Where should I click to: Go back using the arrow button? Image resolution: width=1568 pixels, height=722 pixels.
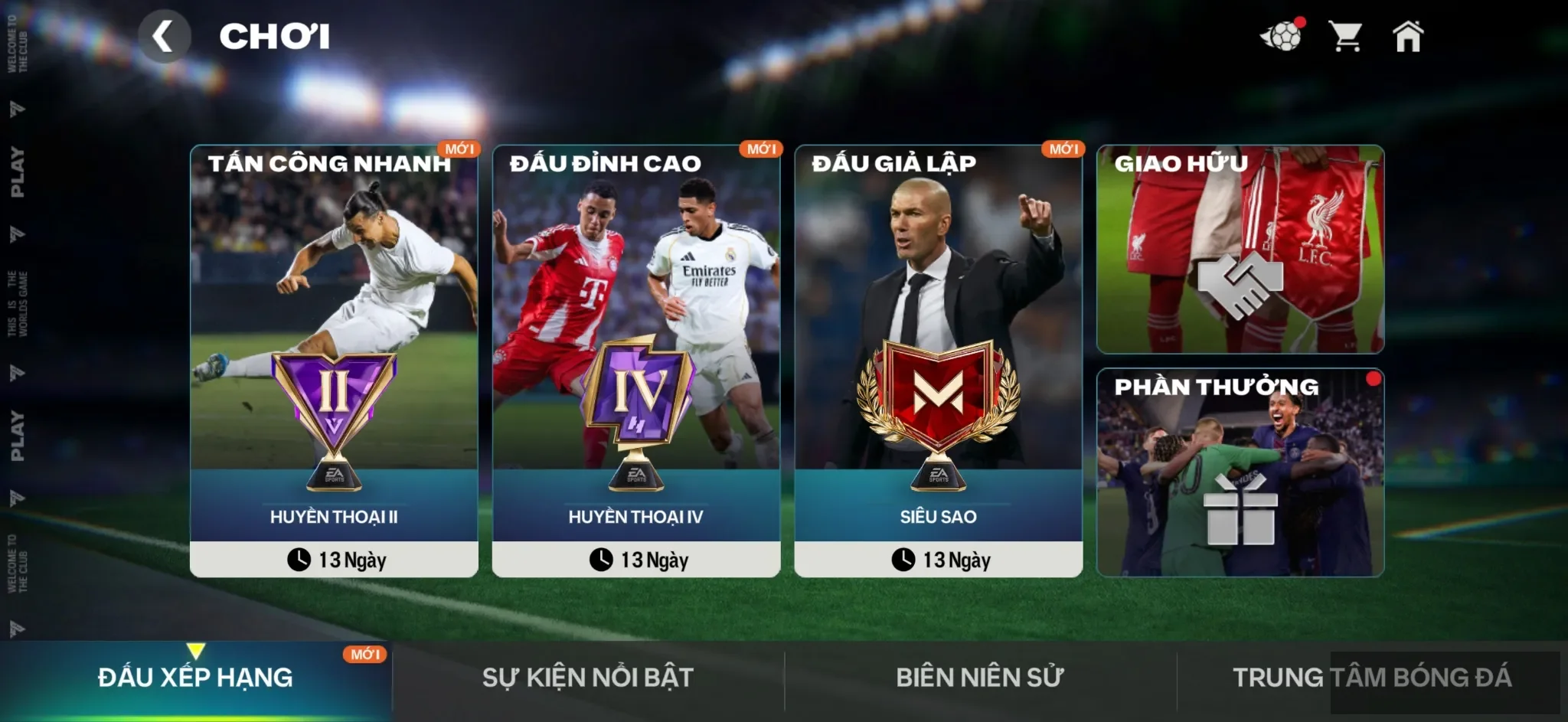click(x=163, y=36)
